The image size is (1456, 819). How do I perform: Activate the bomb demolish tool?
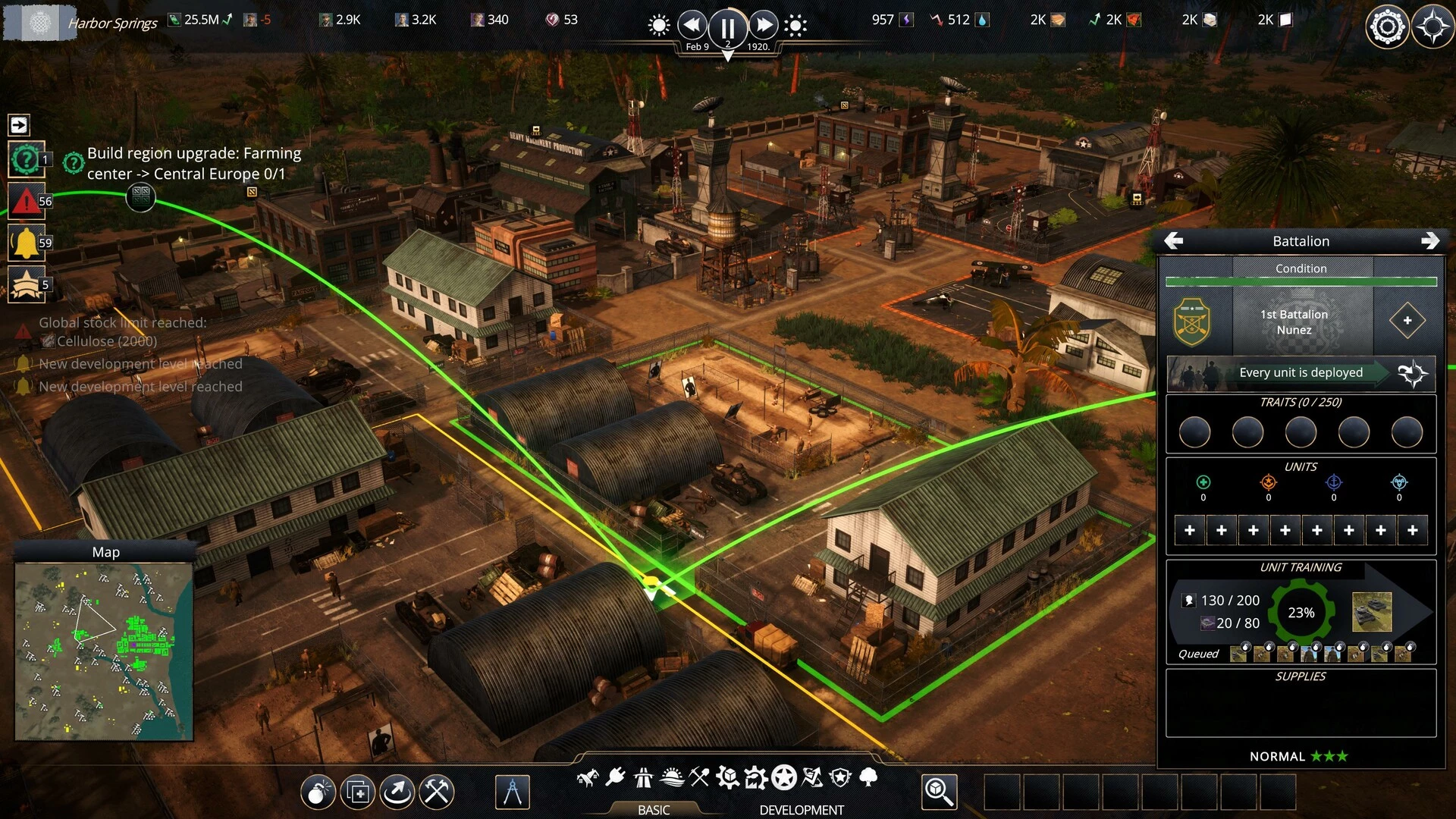click(318, 792)
